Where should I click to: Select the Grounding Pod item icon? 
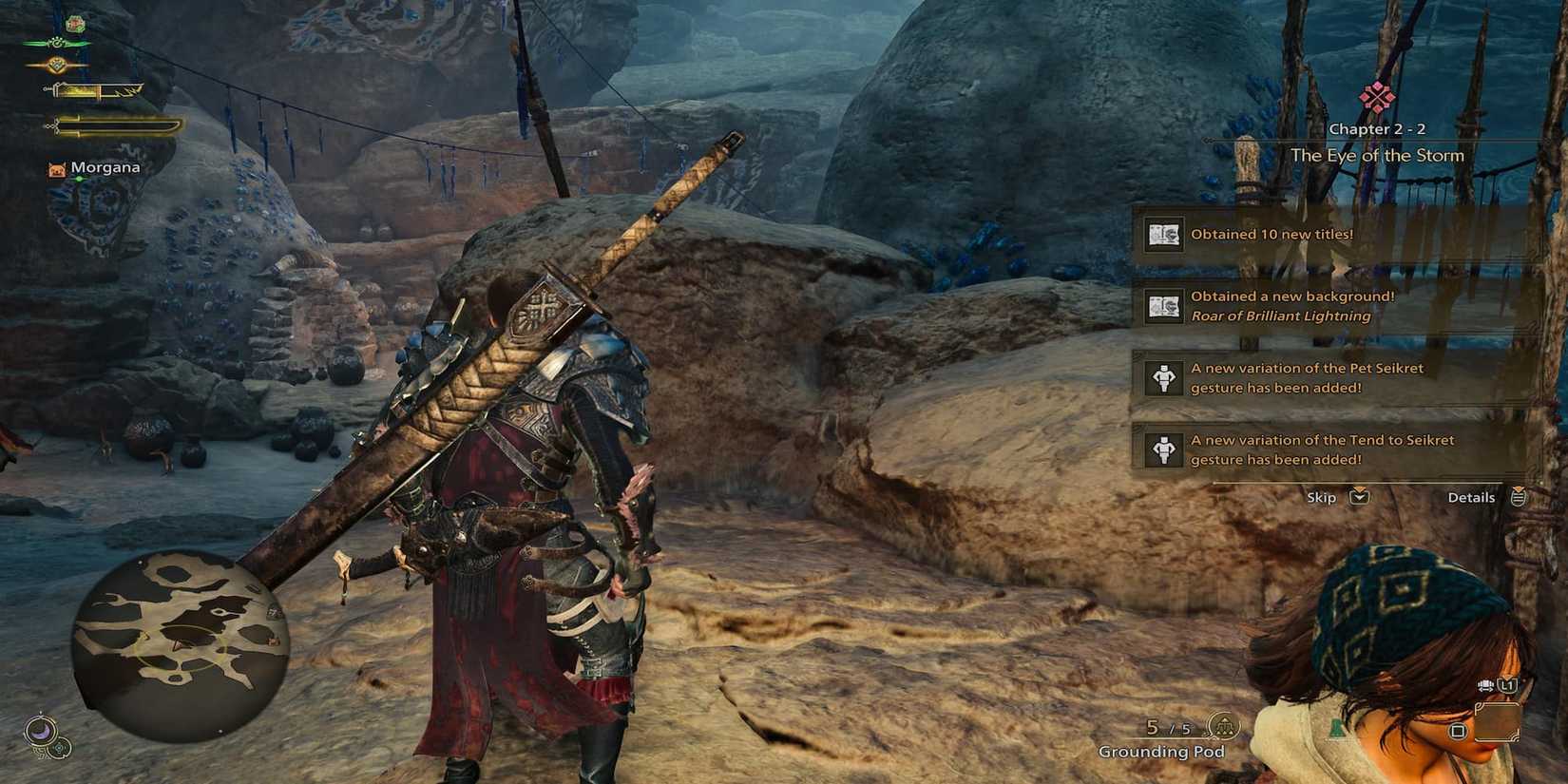coord(1224,727)
